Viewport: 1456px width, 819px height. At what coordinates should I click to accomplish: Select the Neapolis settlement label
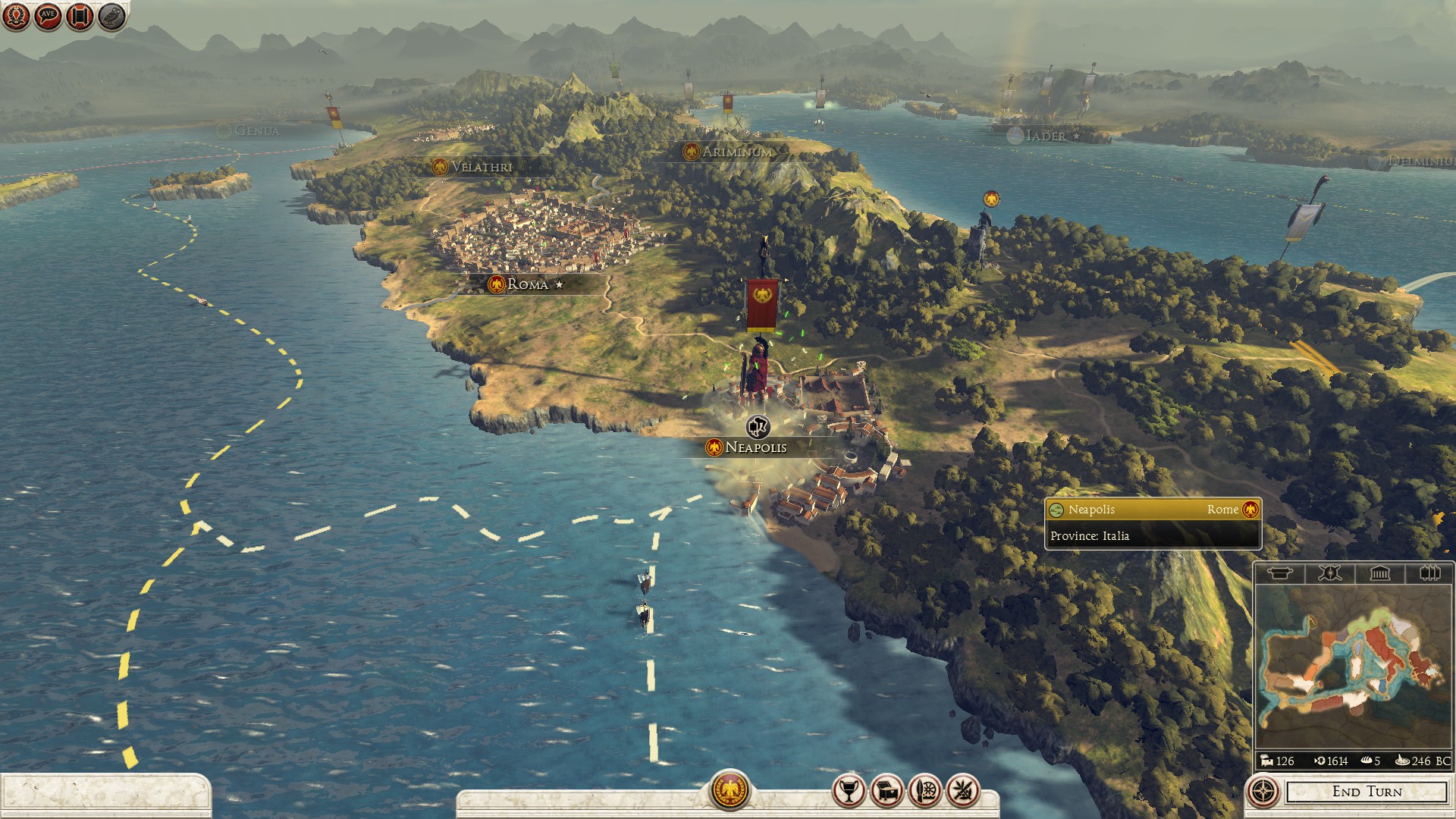tap(755, 447)
